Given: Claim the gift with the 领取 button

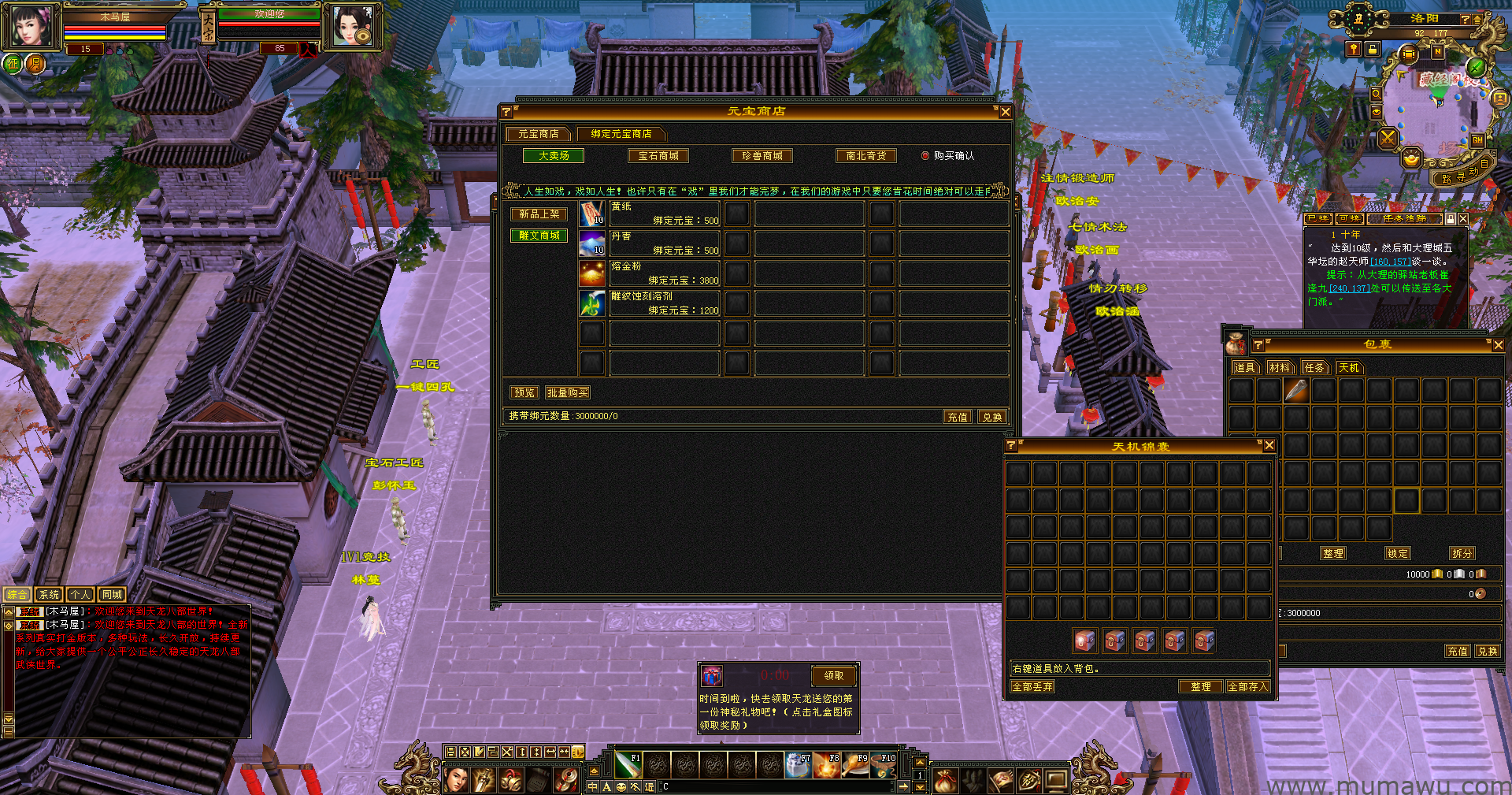Looking at the screenshot, I should point(833,675).
